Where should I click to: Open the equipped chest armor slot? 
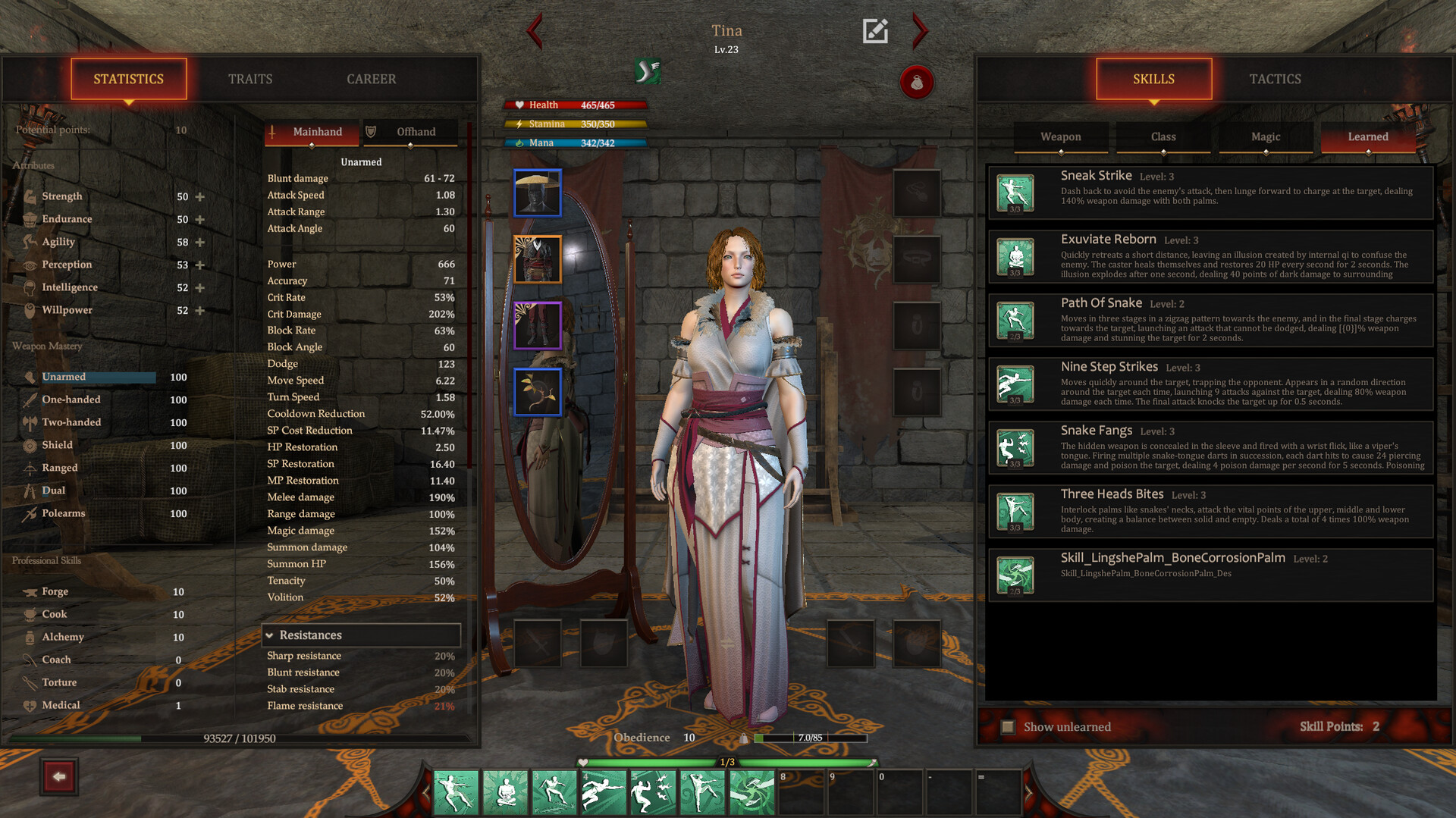pos(538,259)
